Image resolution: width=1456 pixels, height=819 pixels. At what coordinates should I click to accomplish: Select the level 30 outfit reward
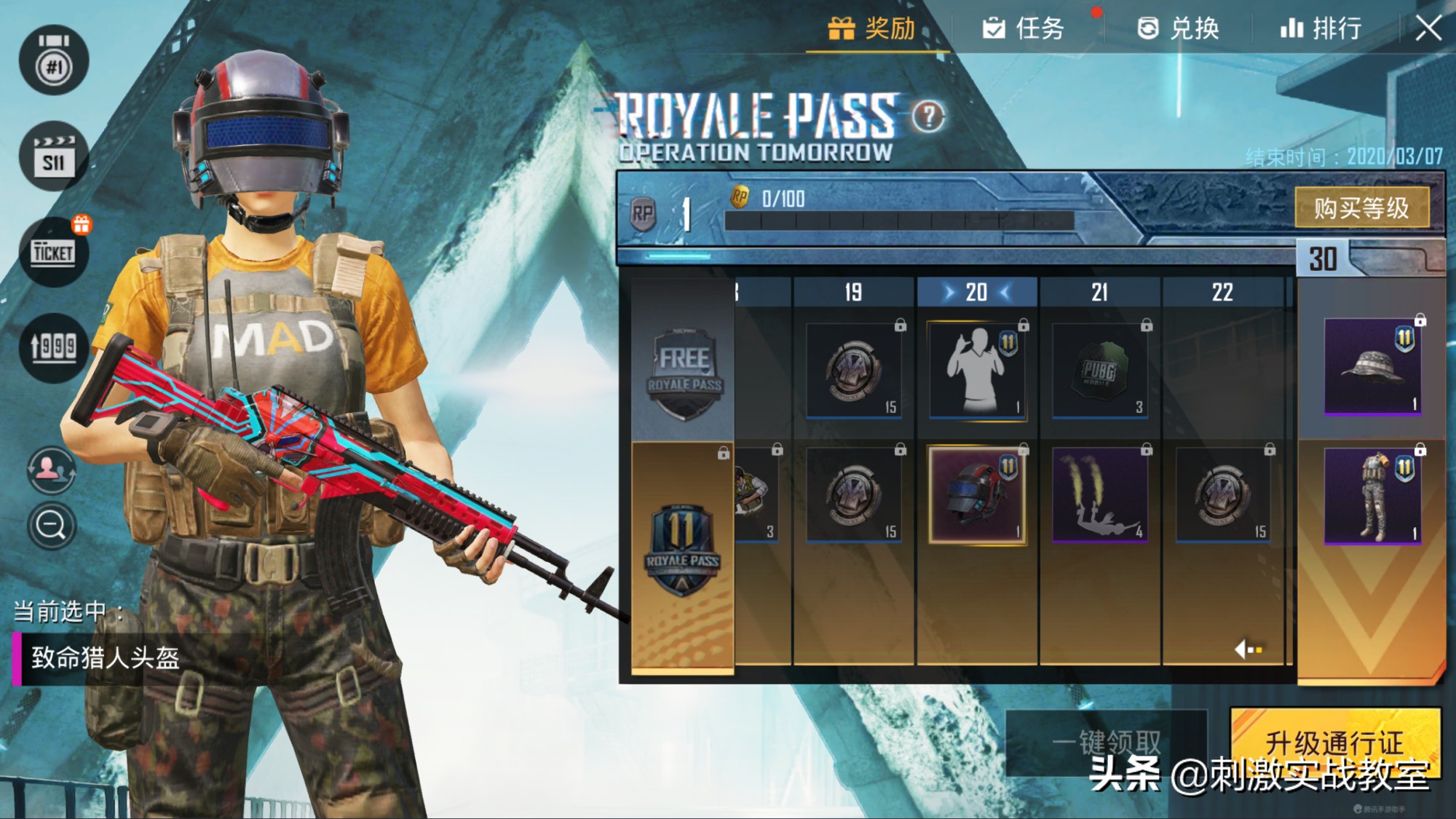click(1372, 496)
